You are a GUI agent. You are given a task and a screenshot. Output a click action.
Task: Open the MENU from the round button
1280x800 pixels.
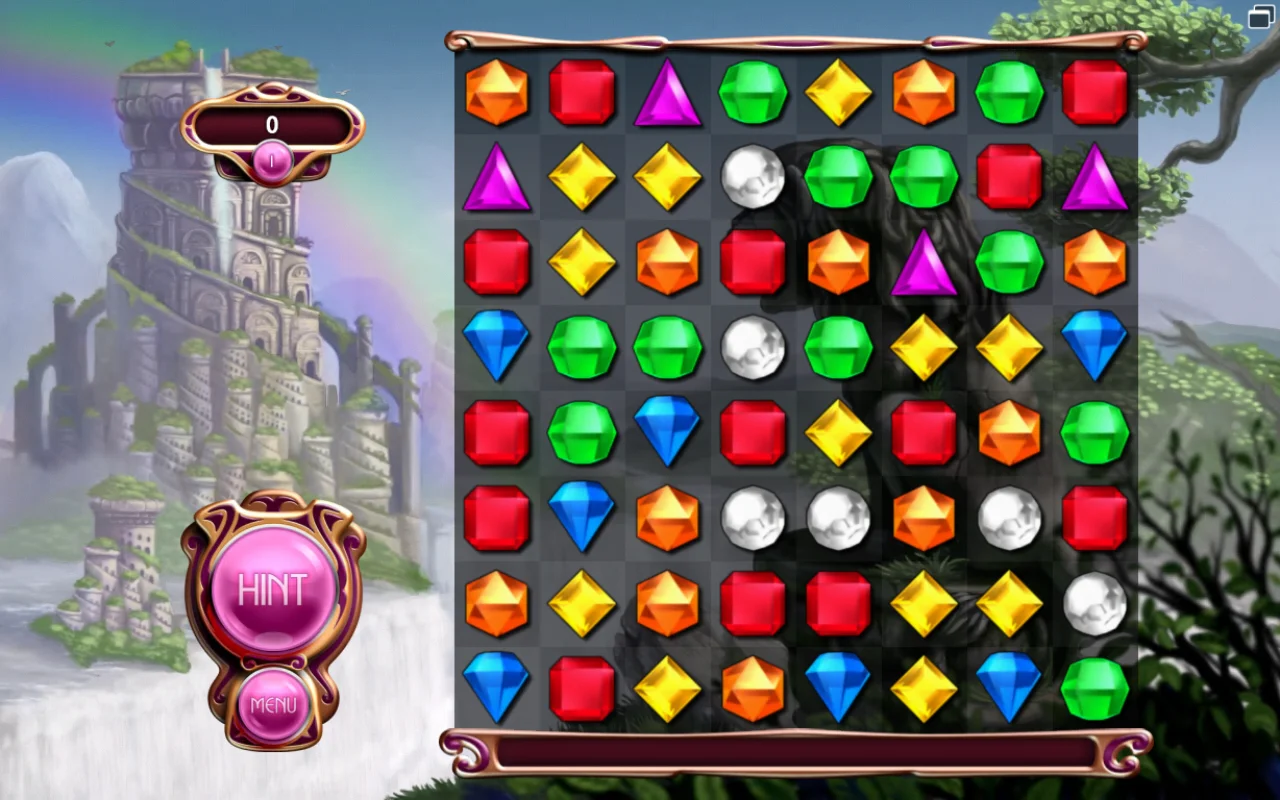pyautogui.click(x=275, y=705)
